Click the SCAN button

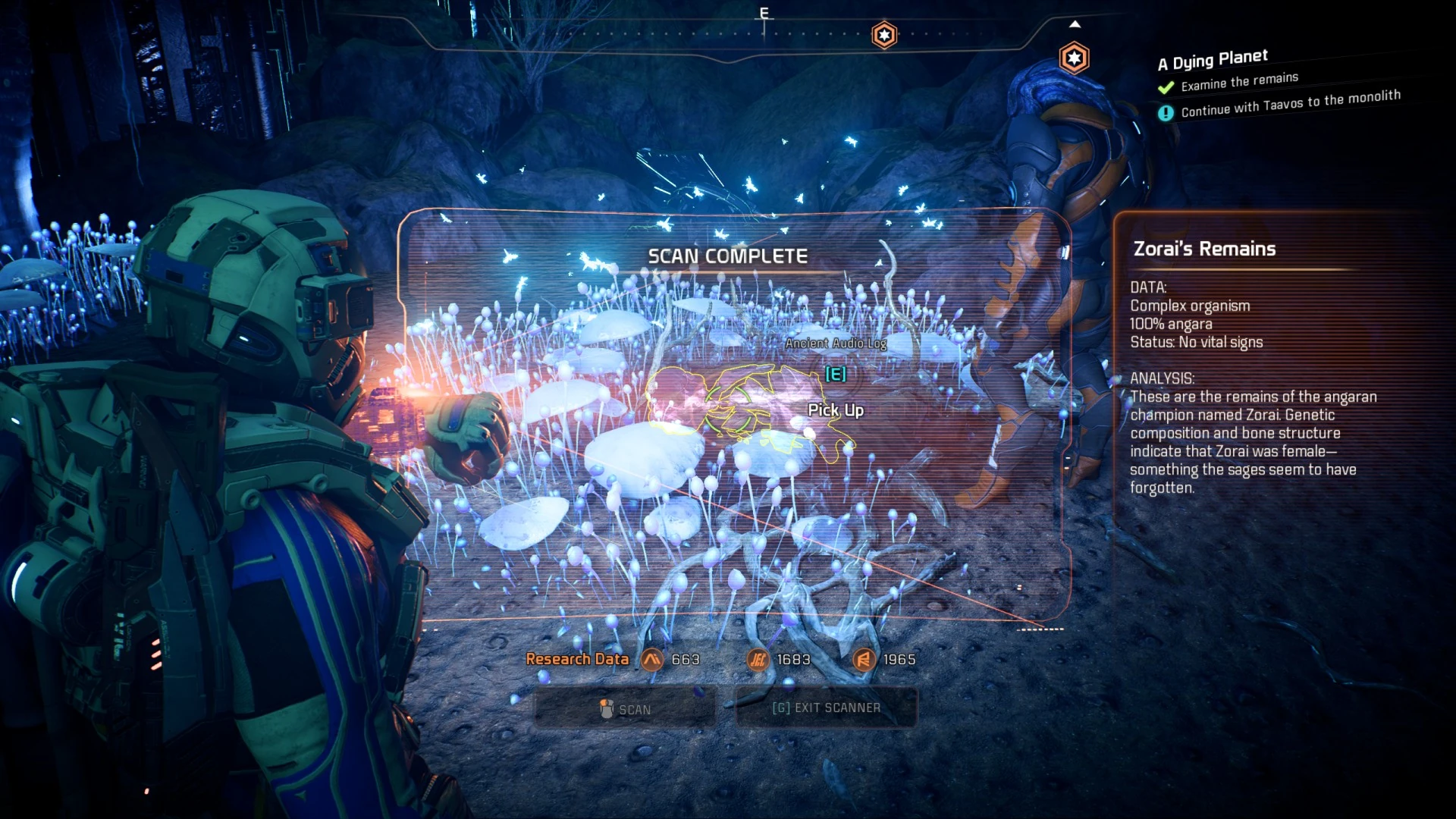(625, 709)
